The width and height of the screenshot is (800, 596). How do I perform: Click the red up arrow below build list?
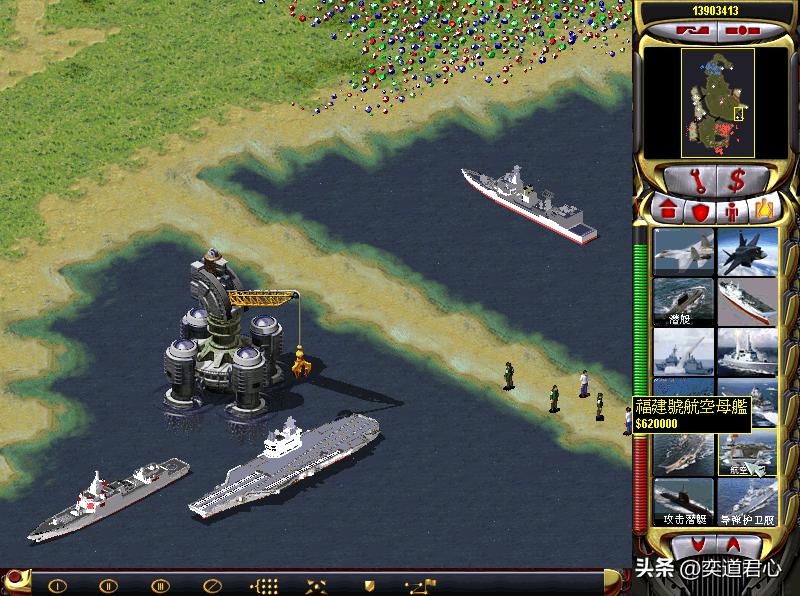[x=735, y=545]
